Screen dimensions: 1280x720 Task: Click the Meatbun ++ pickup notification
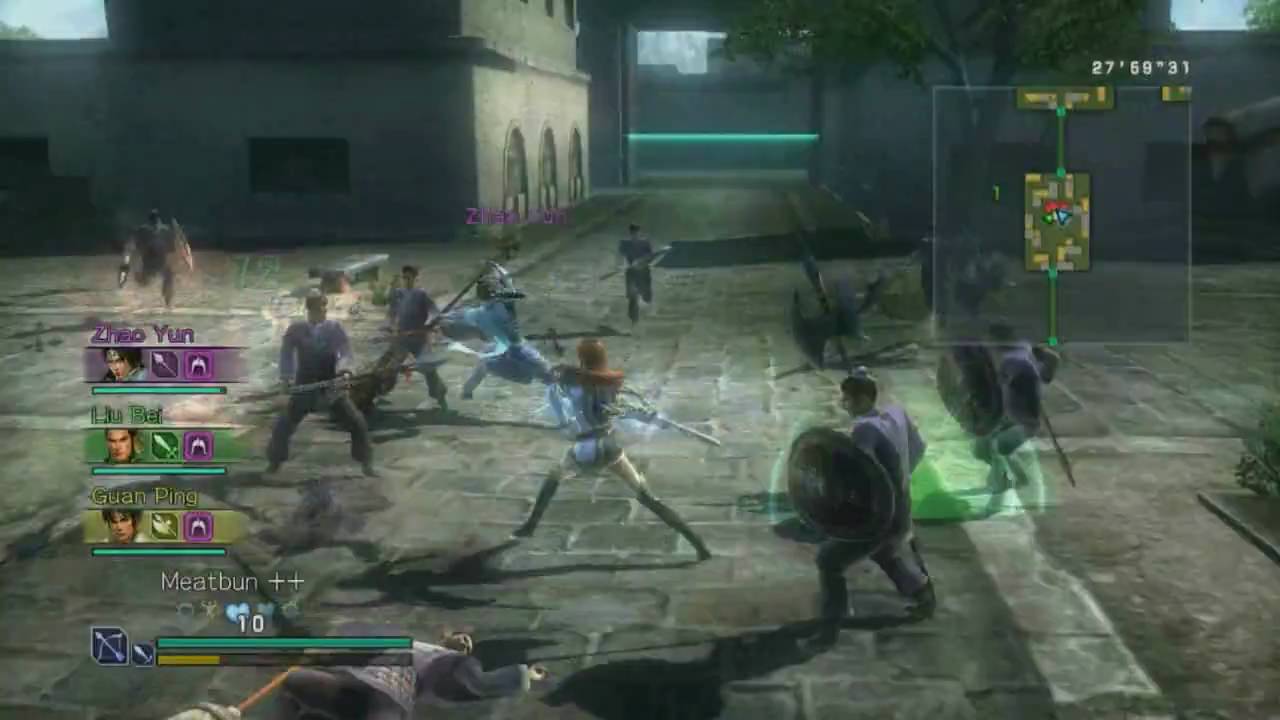231,582
